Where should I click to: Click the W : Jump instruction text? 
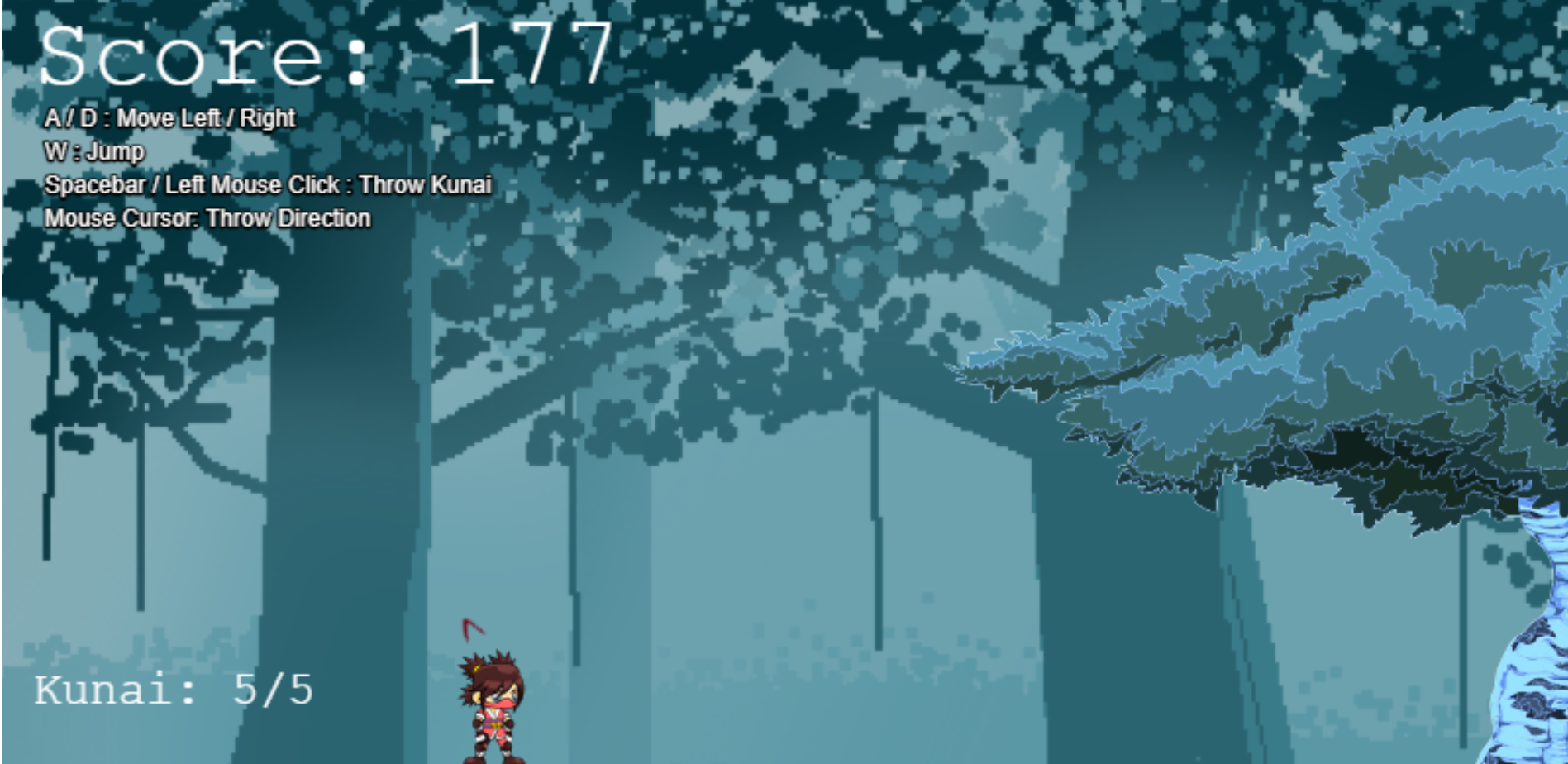coord(93,152)
